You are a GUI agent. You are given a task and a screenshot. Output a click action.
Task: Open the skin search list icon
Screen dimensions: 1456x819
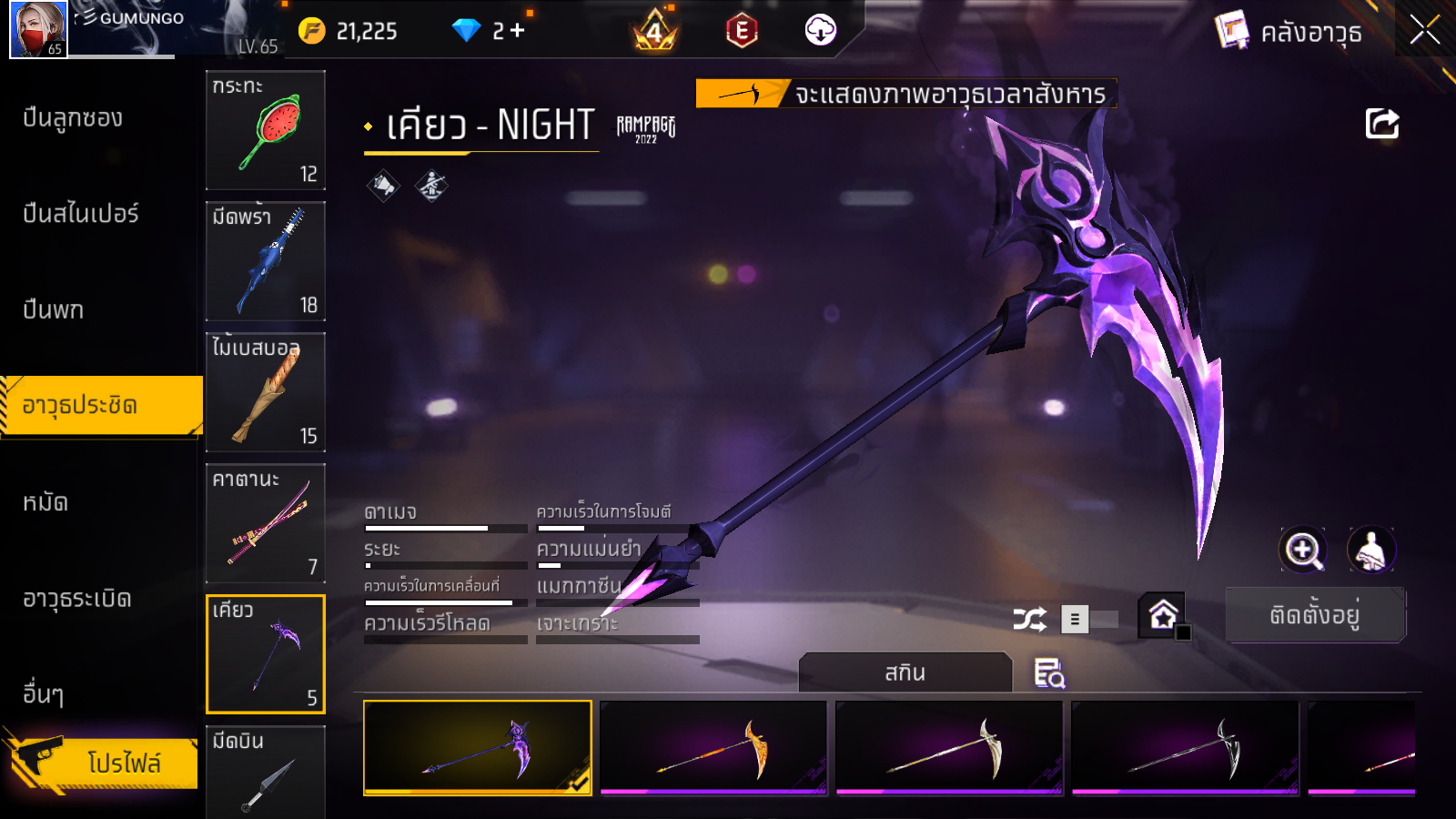[1049, 673]
